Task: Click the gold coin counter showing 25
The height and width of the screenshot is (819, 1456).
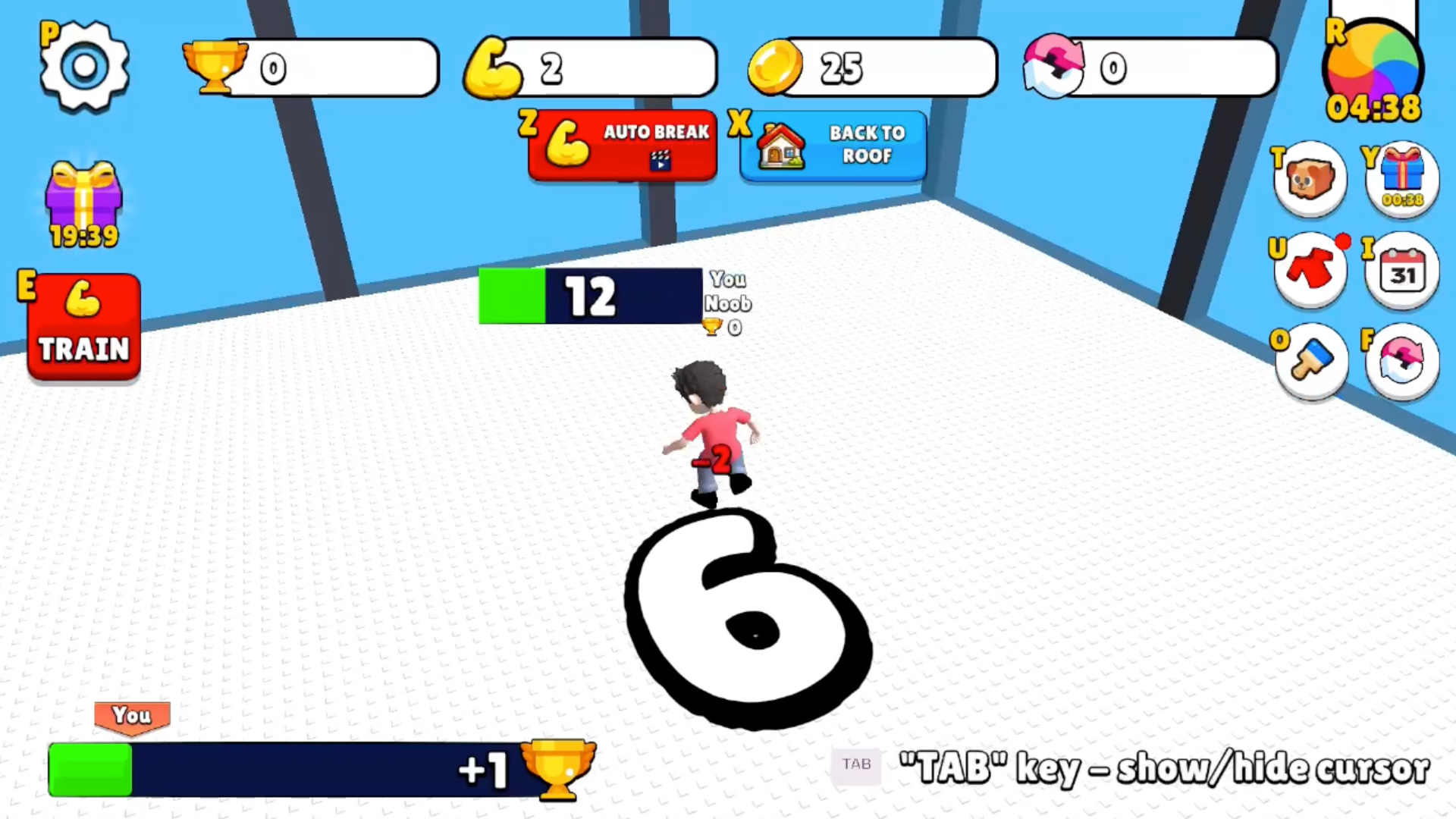Action: coord(872,68)
